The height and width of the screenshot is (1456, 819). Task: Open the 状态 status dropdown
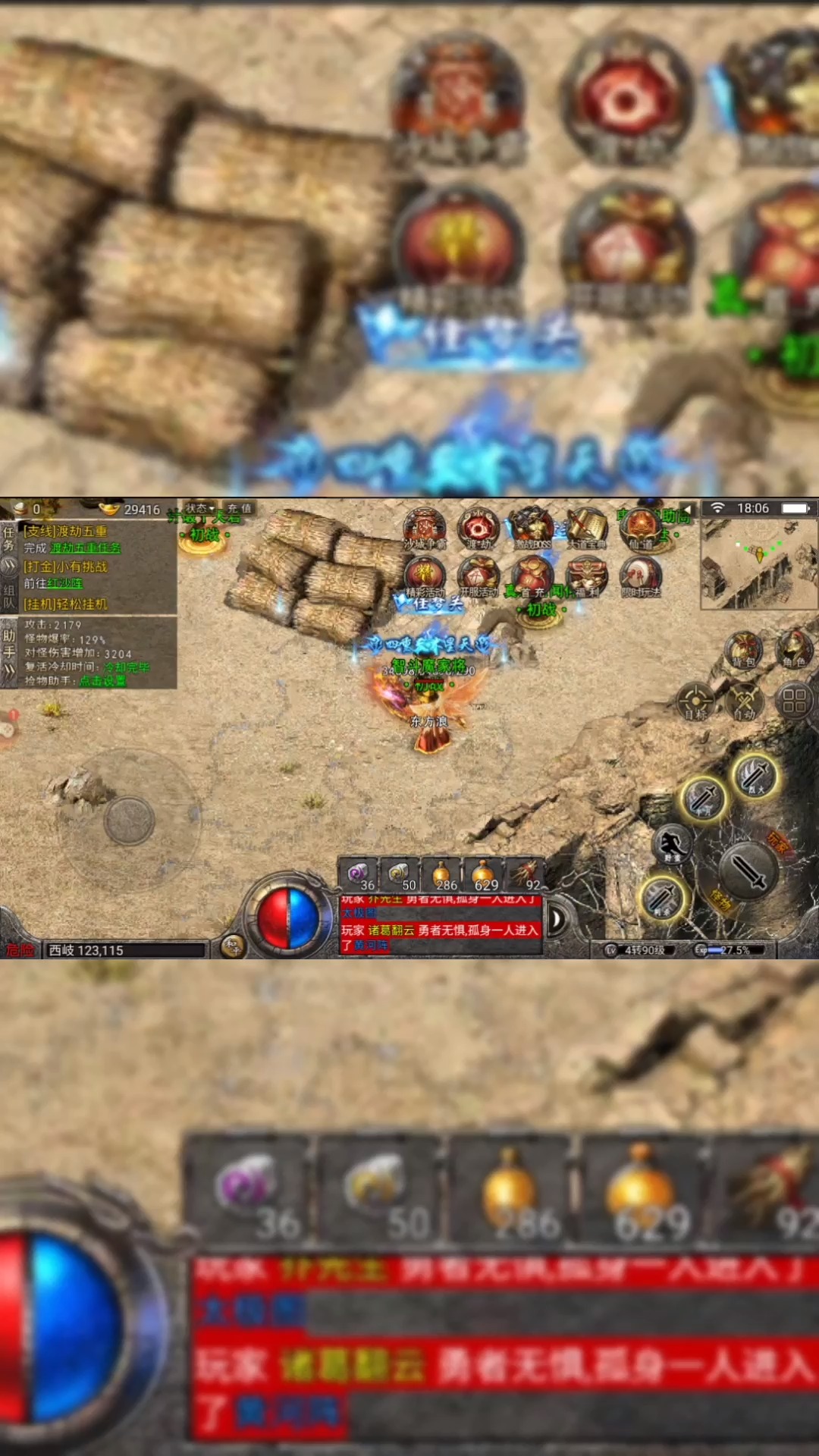click(x=200, y=508)
